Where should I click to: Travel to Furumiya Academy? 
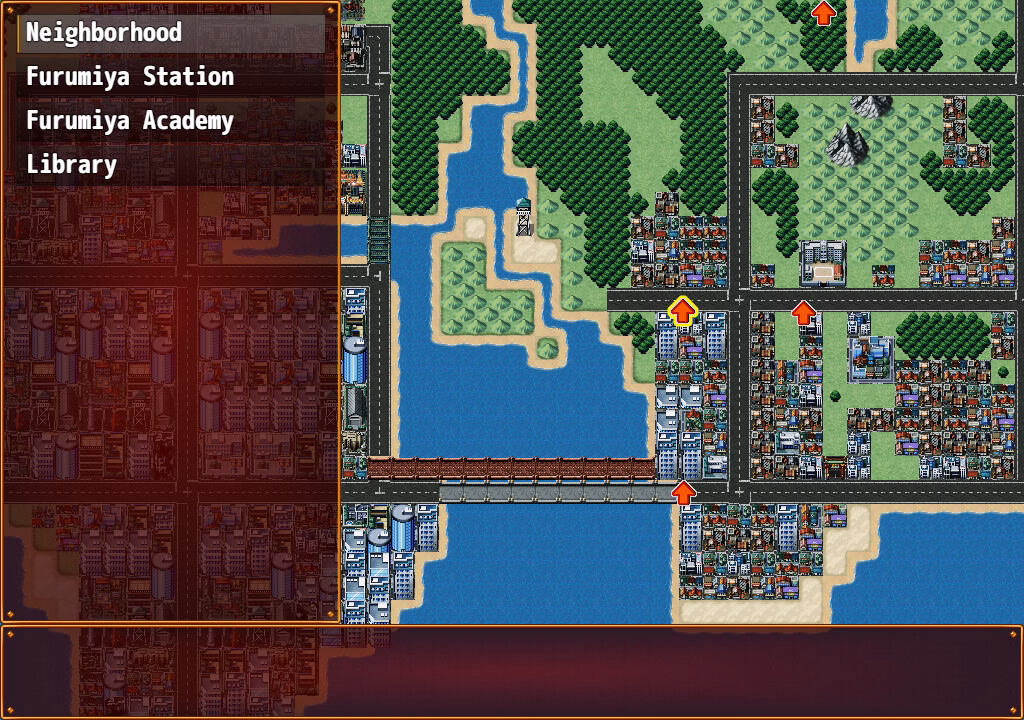[x=130, y=121]
